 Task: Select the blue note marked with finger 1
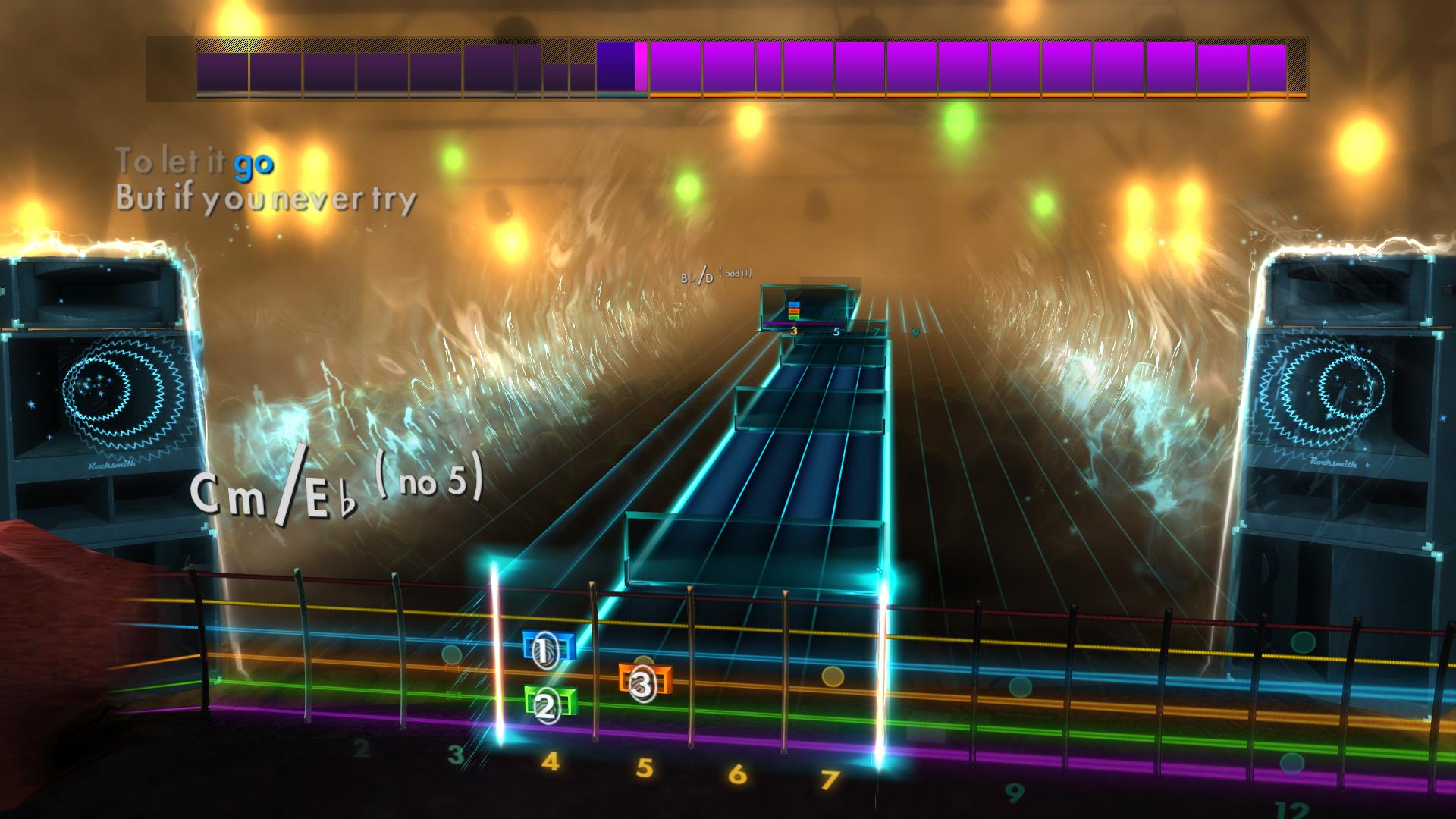(x=544, y=649)
